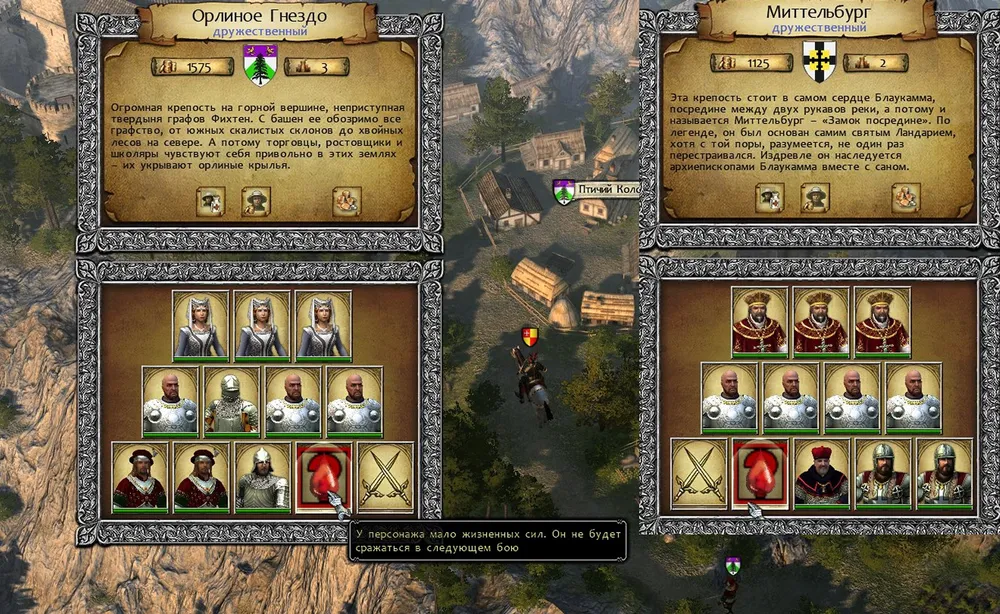Choose the crossed swords slot in Орлиное Гнездо
Viewport: 1000px width, 614px height.
tap(385, 476)
